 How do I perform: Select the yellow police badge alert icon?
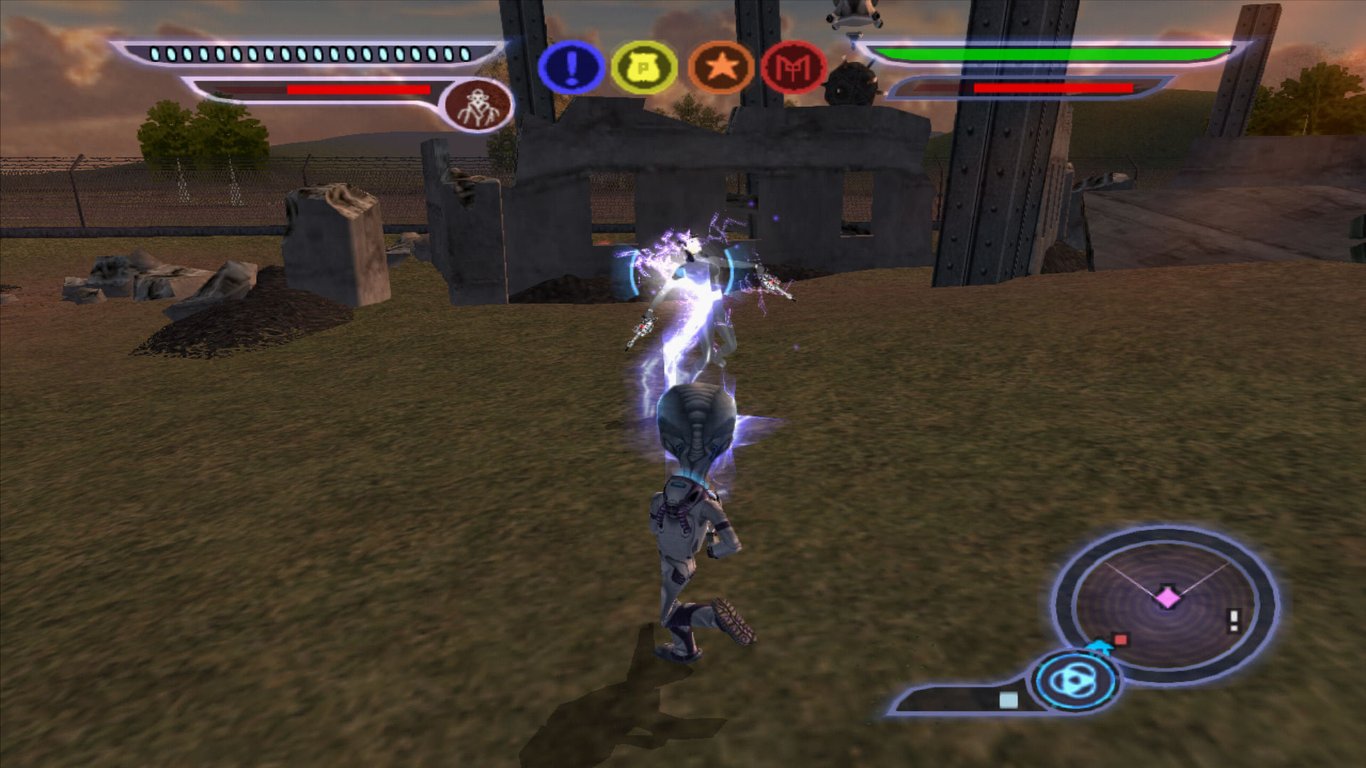pyautogui.click(x=645, y=66)
